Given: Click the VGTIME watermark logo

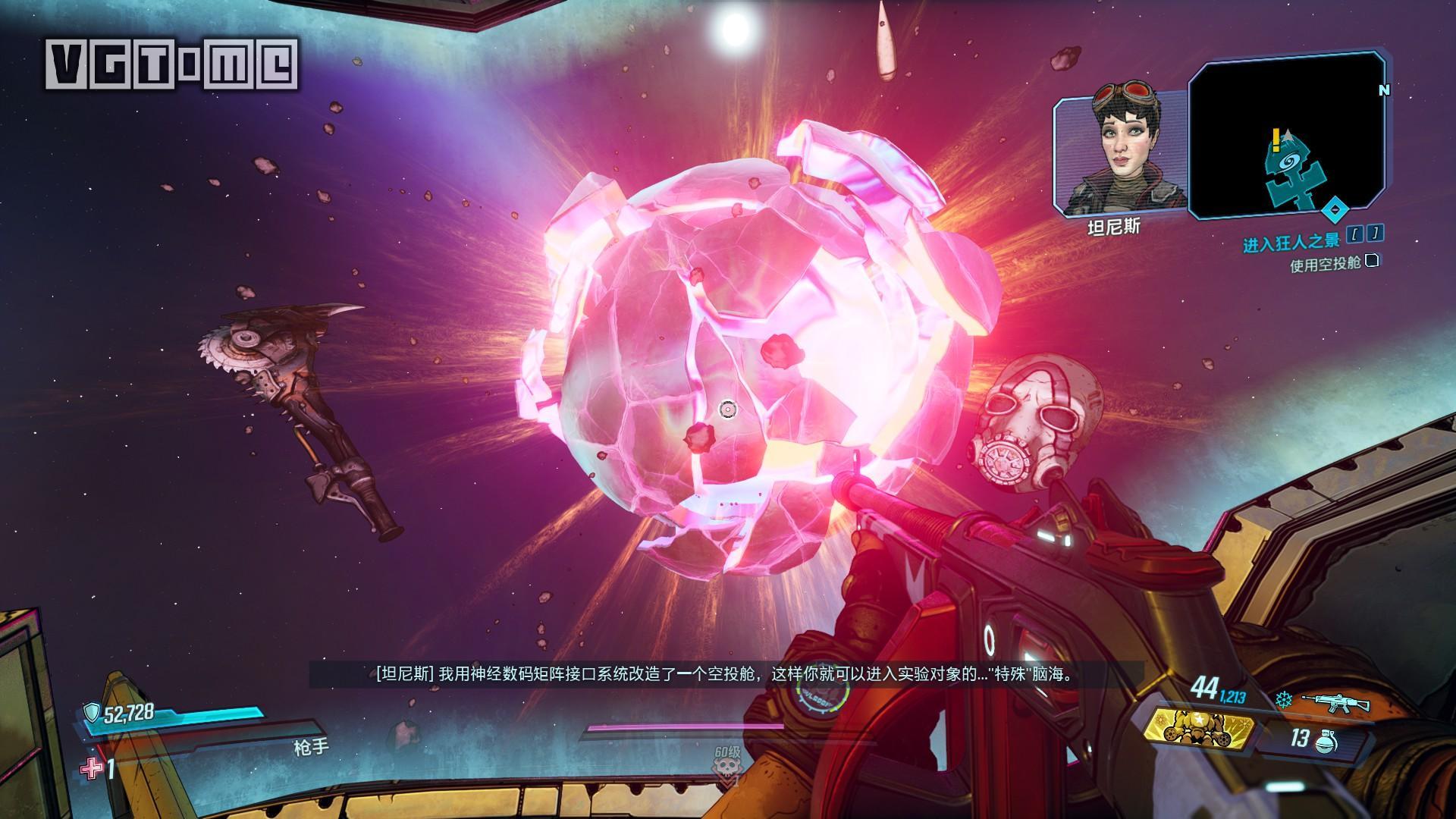Looking at the screenshot, I should click(x=172, y=64).
